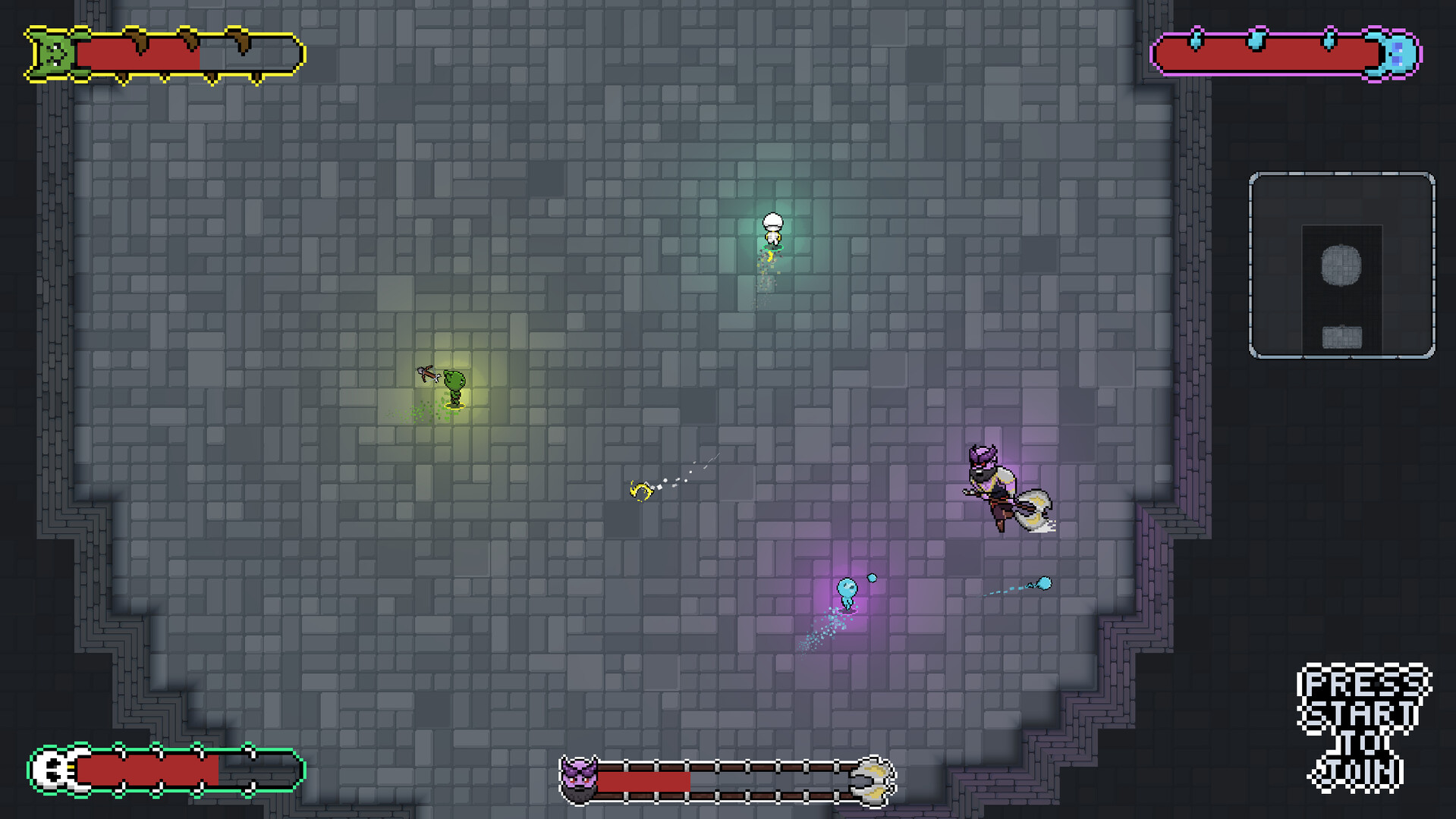Expand the door minimap panel on the right
This screenshot has height=819, width=1456.
coord(1343,265)
